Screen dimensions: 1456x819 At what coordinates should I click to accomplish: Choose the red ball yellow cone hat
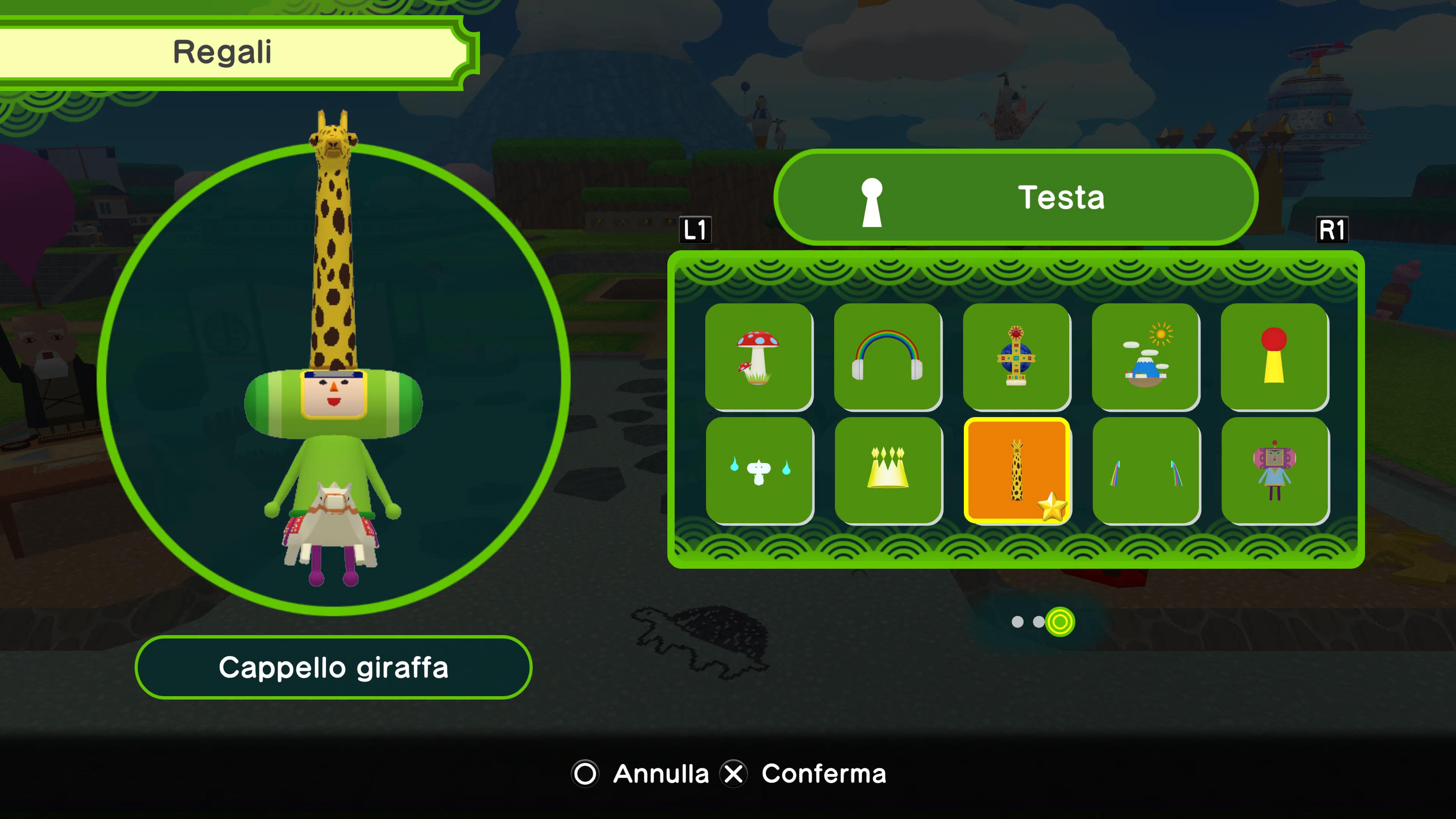[1274, 357]
